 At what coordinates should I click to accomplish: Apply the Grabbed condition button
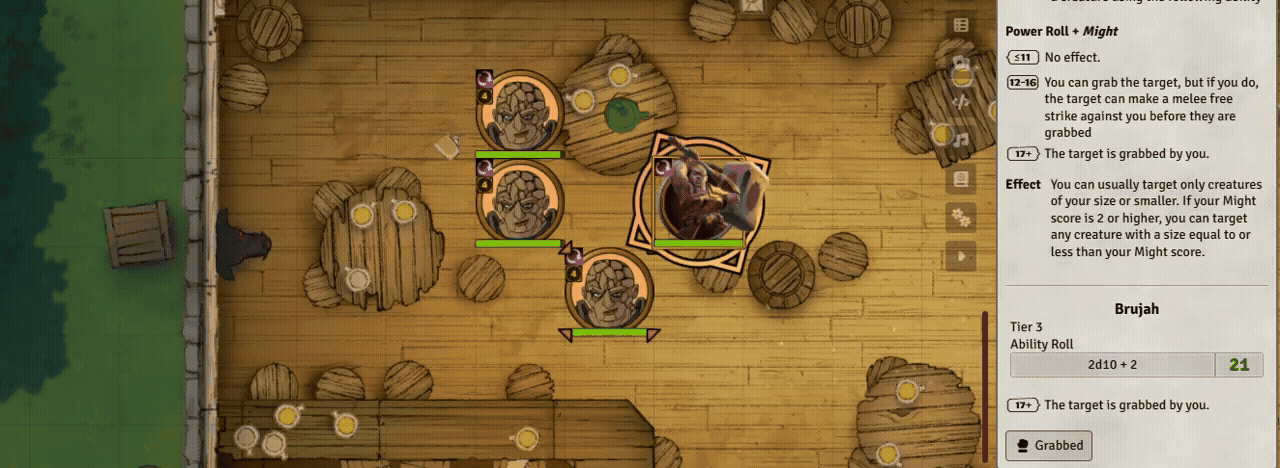1049,445
